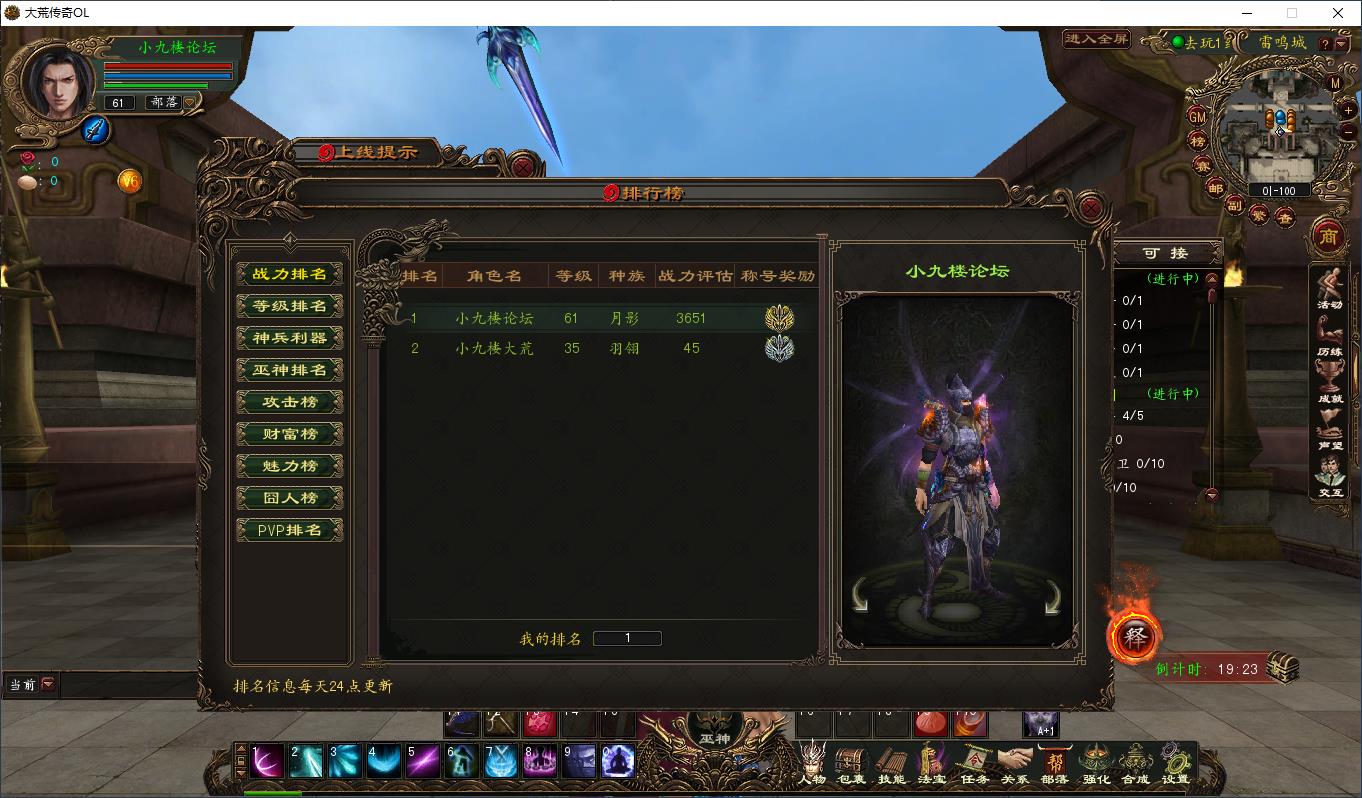The height and width of the screenshot is (798, 1362).
Task: Show the PVP排名 ranking list
Action: point(290,530)
